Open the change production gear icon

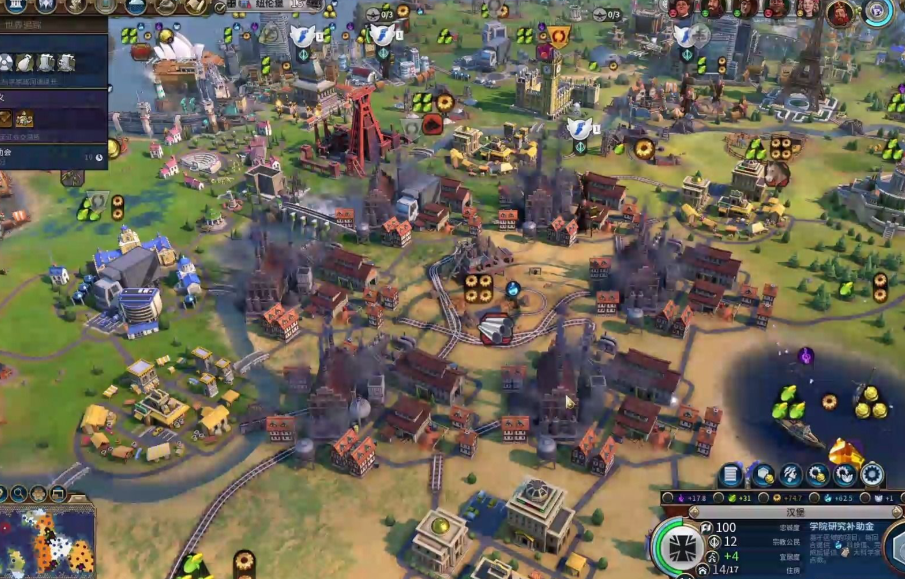click(872, 475)
